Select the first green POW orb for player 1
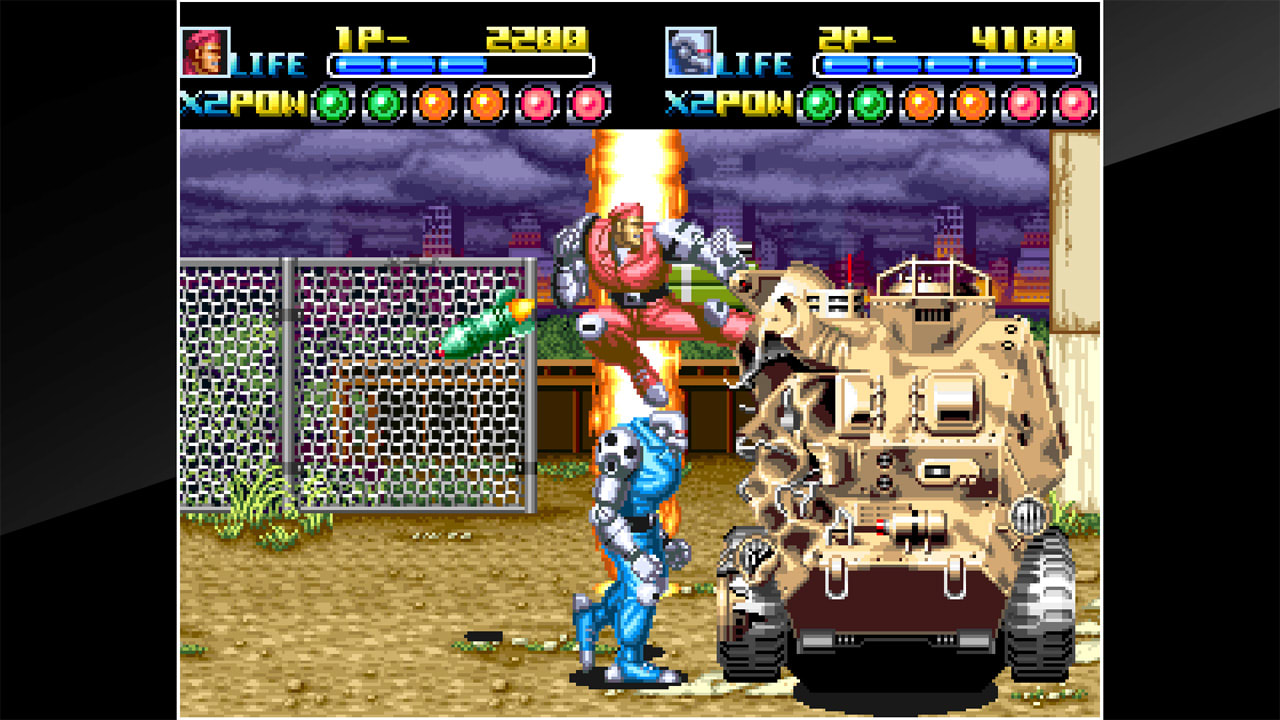The height and width of the screenshot is (720, 1280). click(332, 101)
